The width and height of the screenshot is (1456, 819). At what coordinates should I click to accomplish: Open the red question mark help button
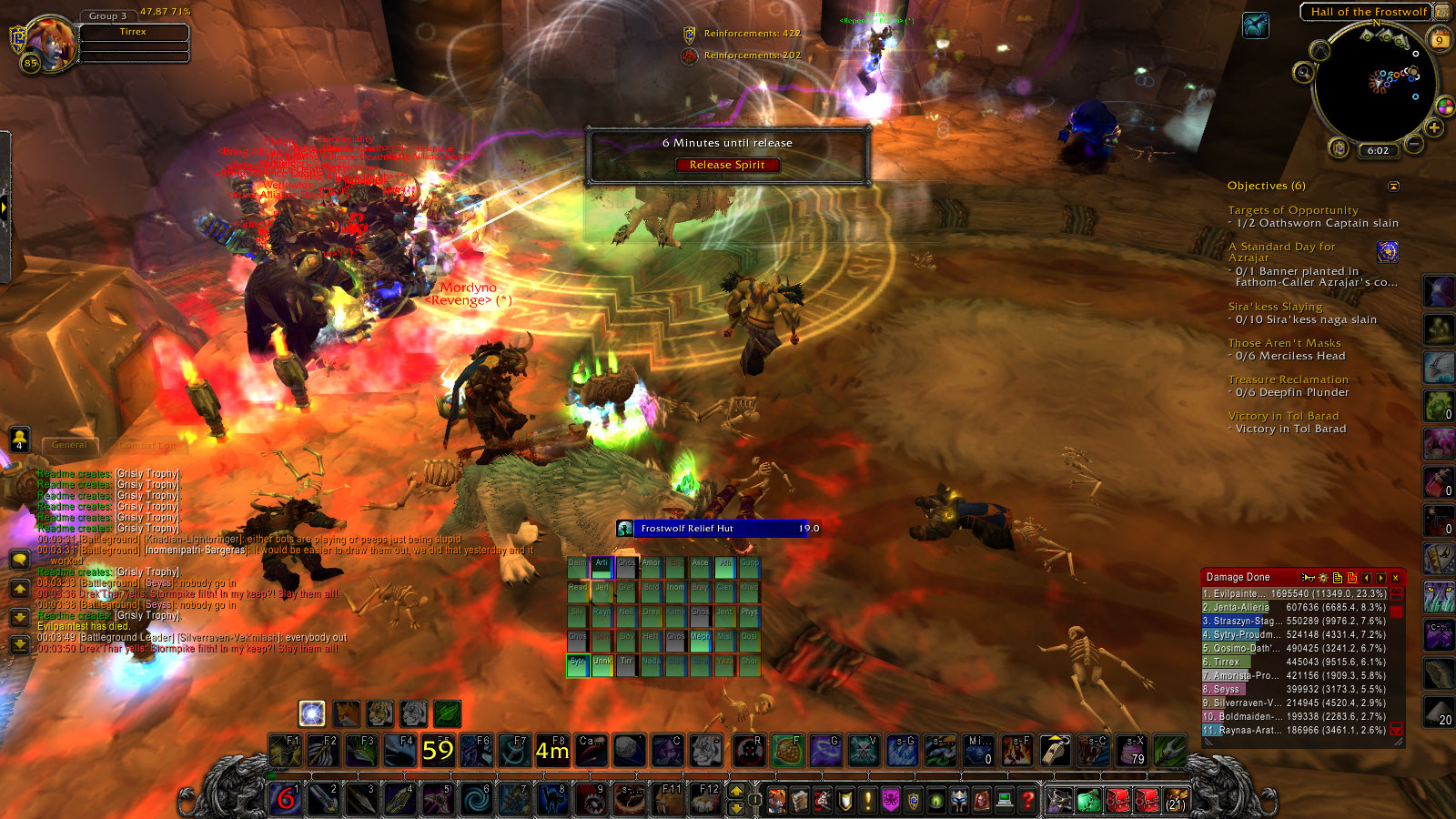pos(1027,800)
